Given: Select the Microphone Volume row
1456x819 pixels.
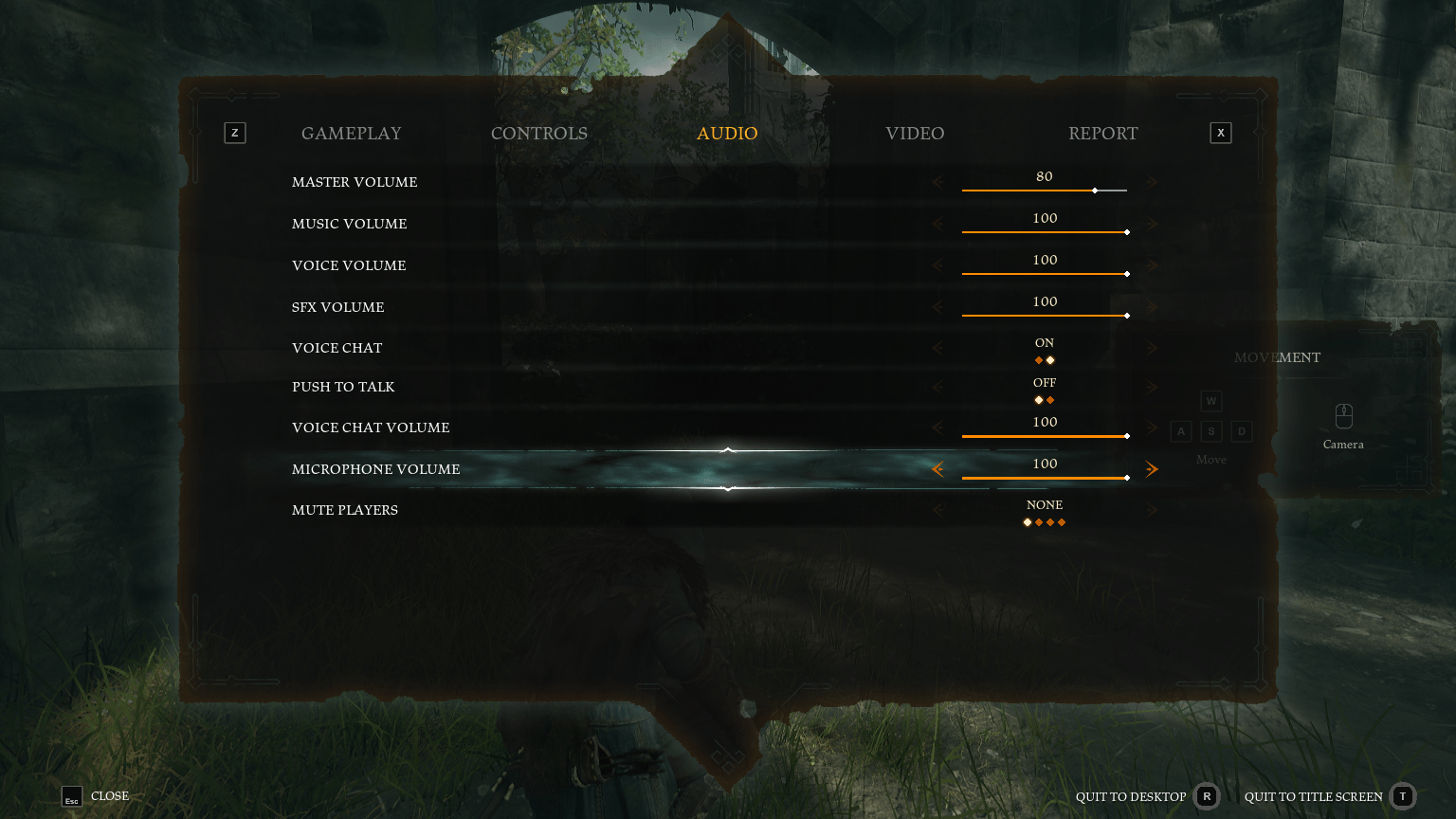Looking at the screenshot, I should pos(376,469).
